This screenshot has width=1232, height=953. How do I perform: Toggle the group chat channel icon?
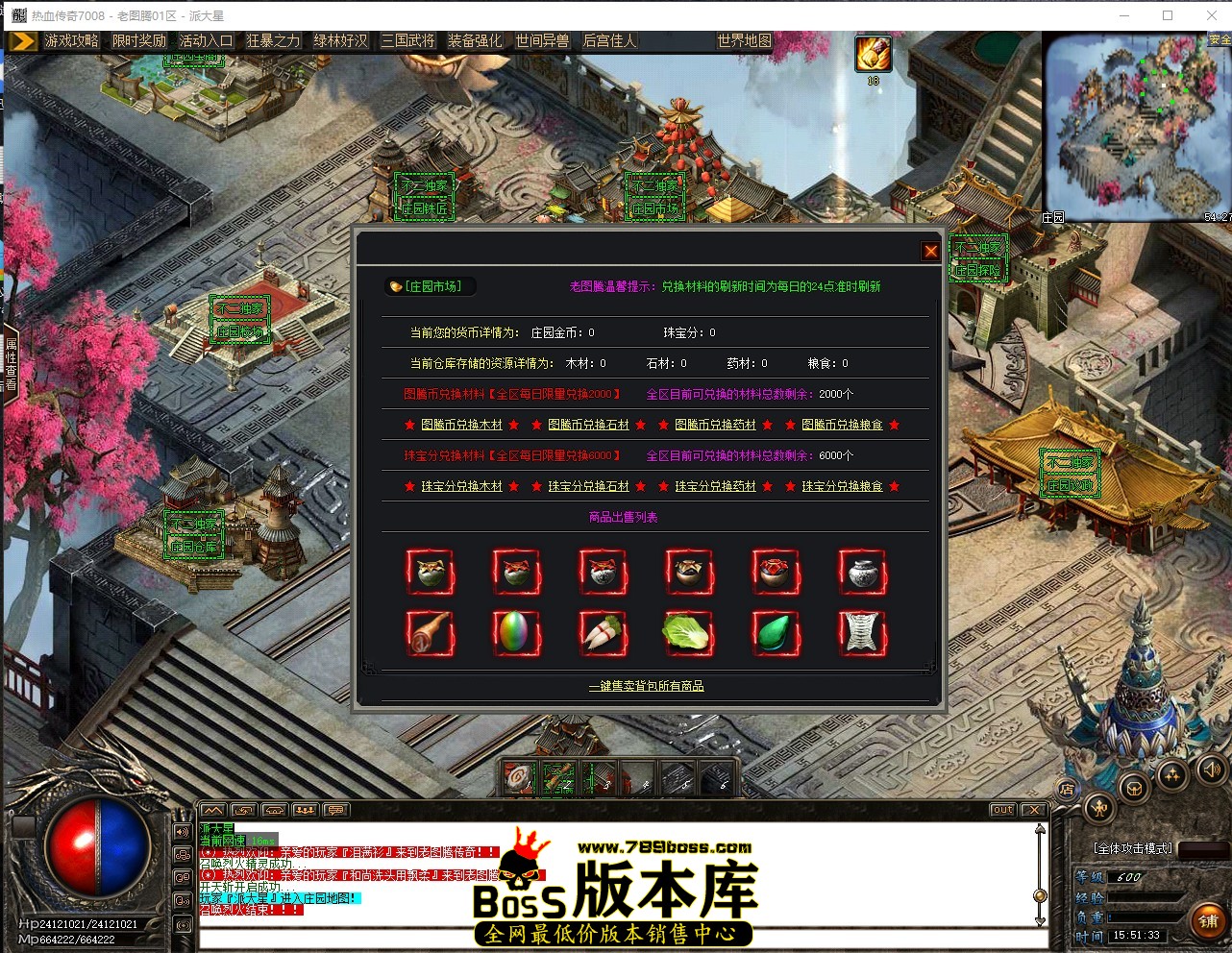tap(305, 810)
